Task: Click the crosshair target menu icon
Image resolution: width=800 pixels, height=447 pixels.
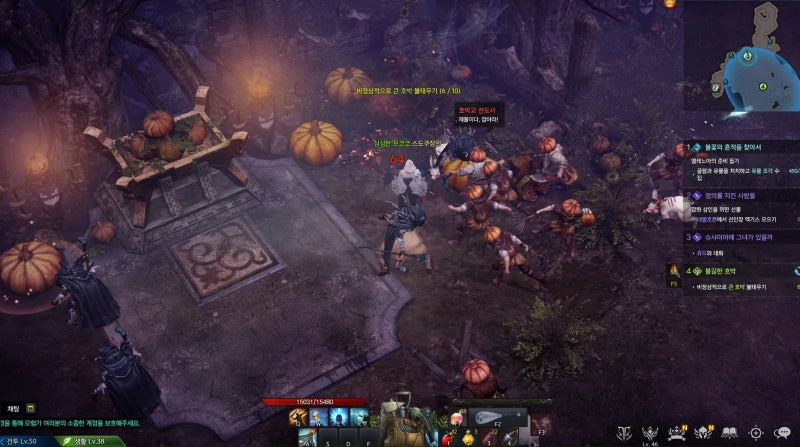Action: (x=756, y=433)
